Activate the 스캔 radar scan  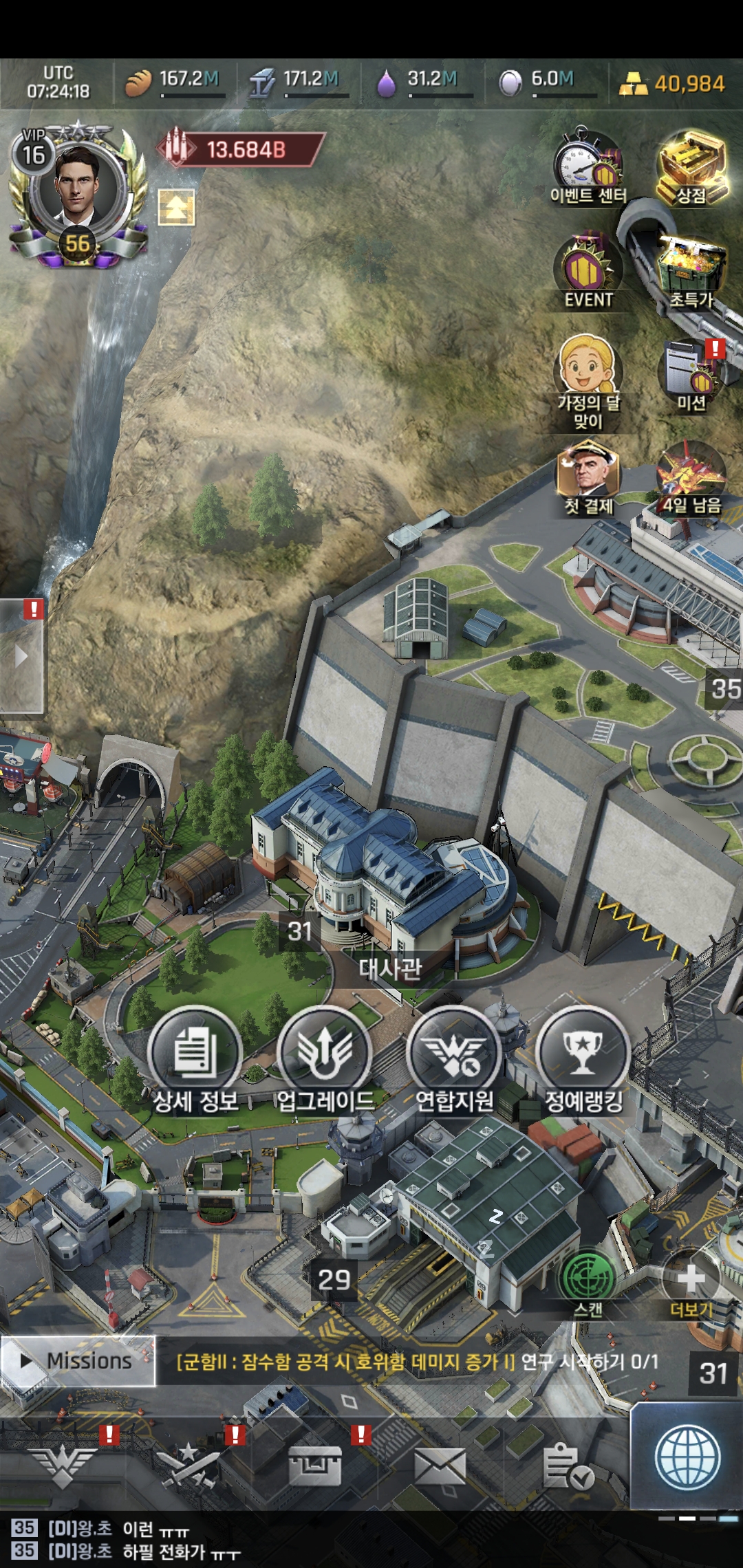pos(588,1281)
